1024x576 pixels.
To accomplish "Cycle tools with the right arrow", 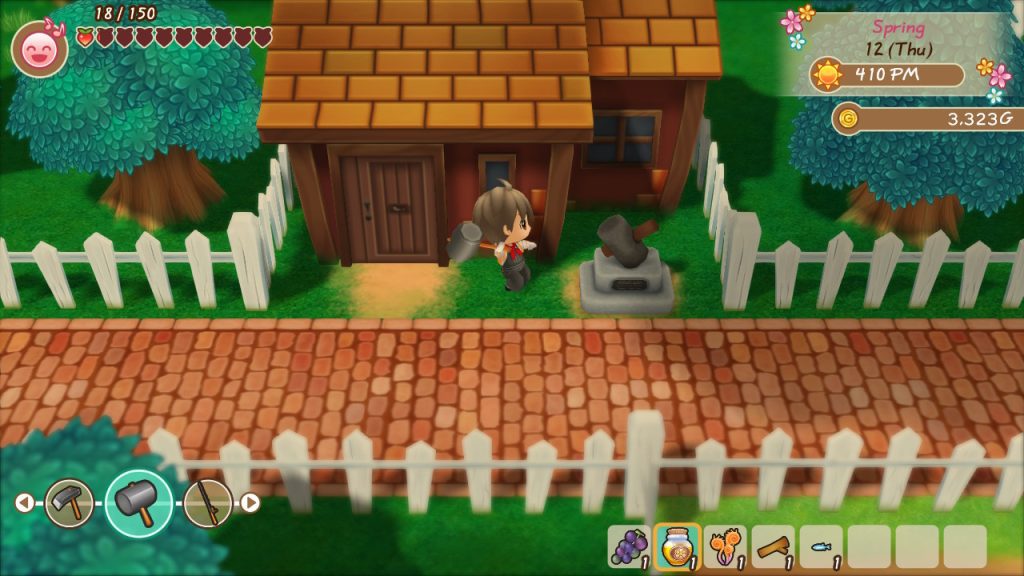I will click(251, 502).
